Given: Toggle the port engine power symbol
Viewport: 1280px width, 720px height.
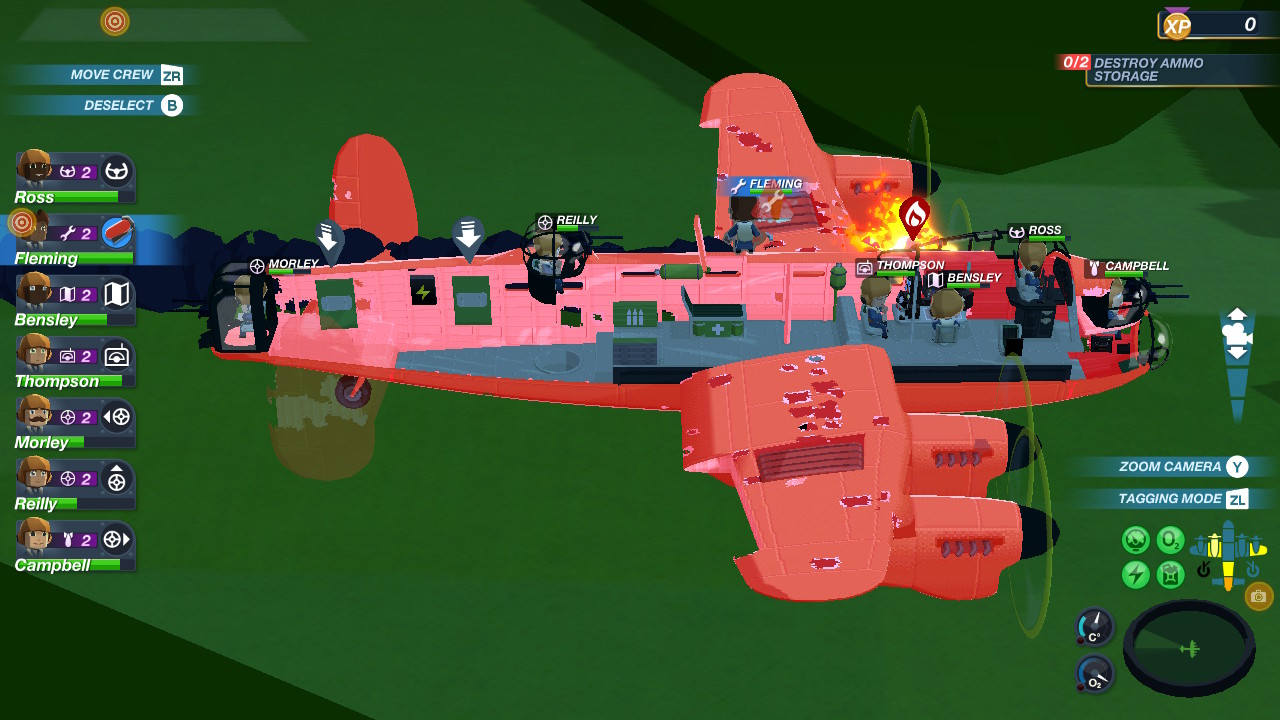Looking at the screenshot, I should 1203,569.
